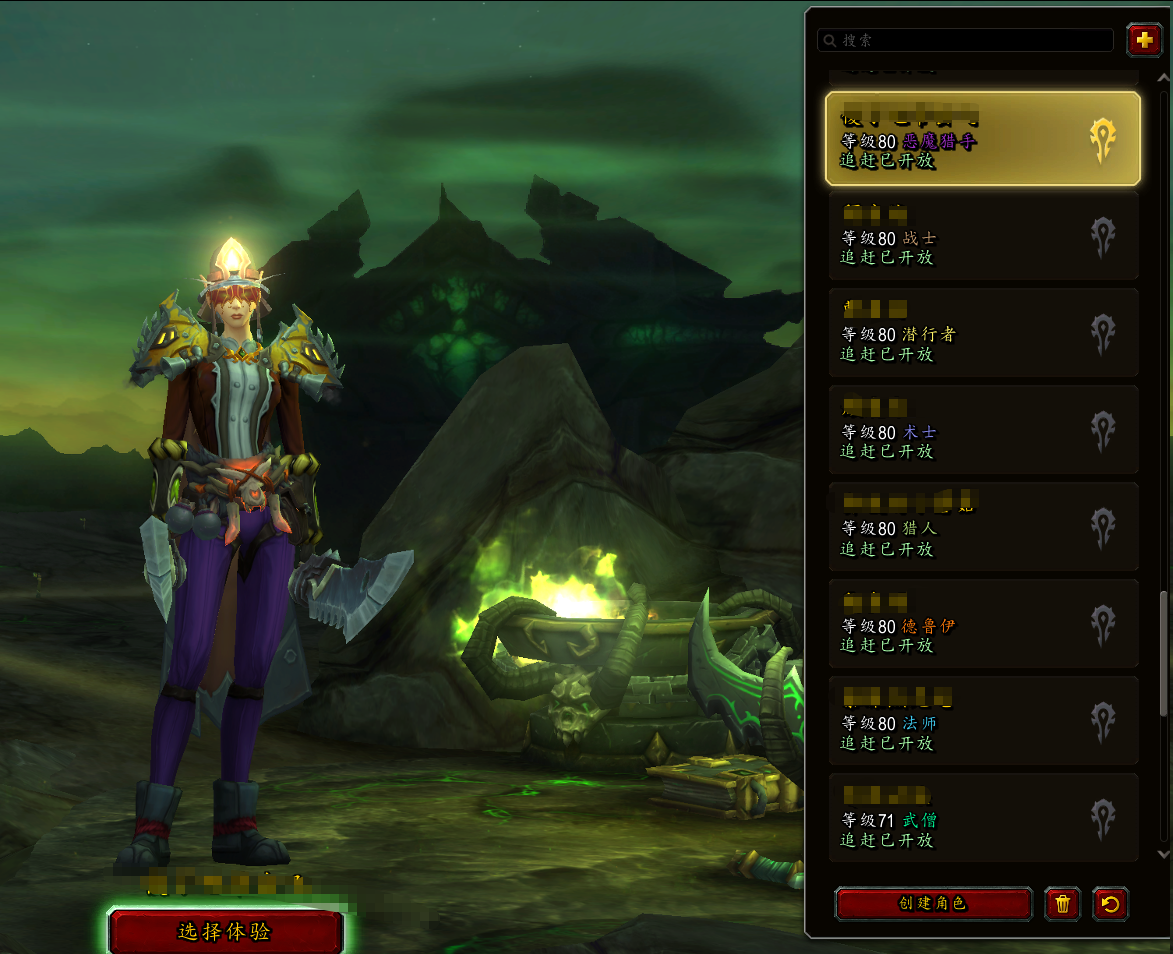Choose the level 80 德鲁伊 character

[982, 624]
